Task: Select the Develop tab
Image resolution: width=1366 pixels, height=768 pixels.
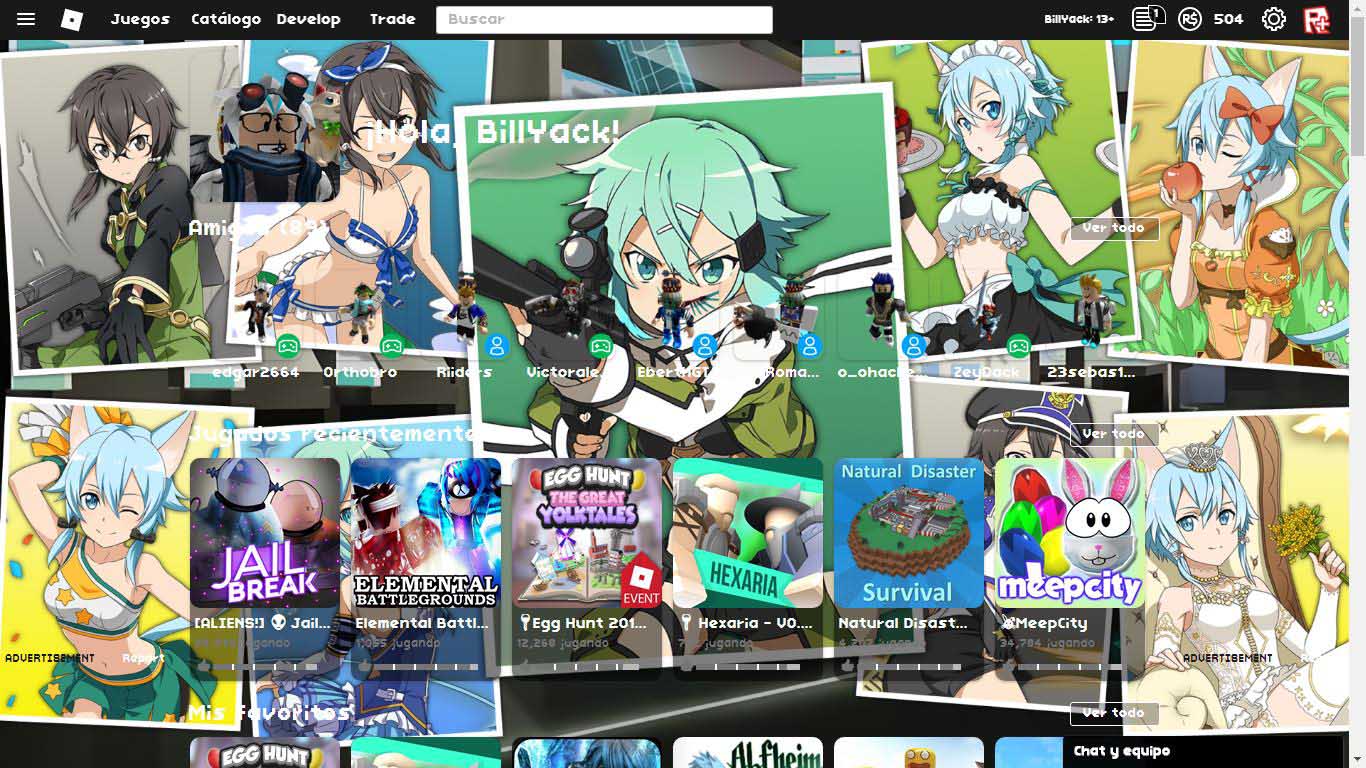Action: 308,18
